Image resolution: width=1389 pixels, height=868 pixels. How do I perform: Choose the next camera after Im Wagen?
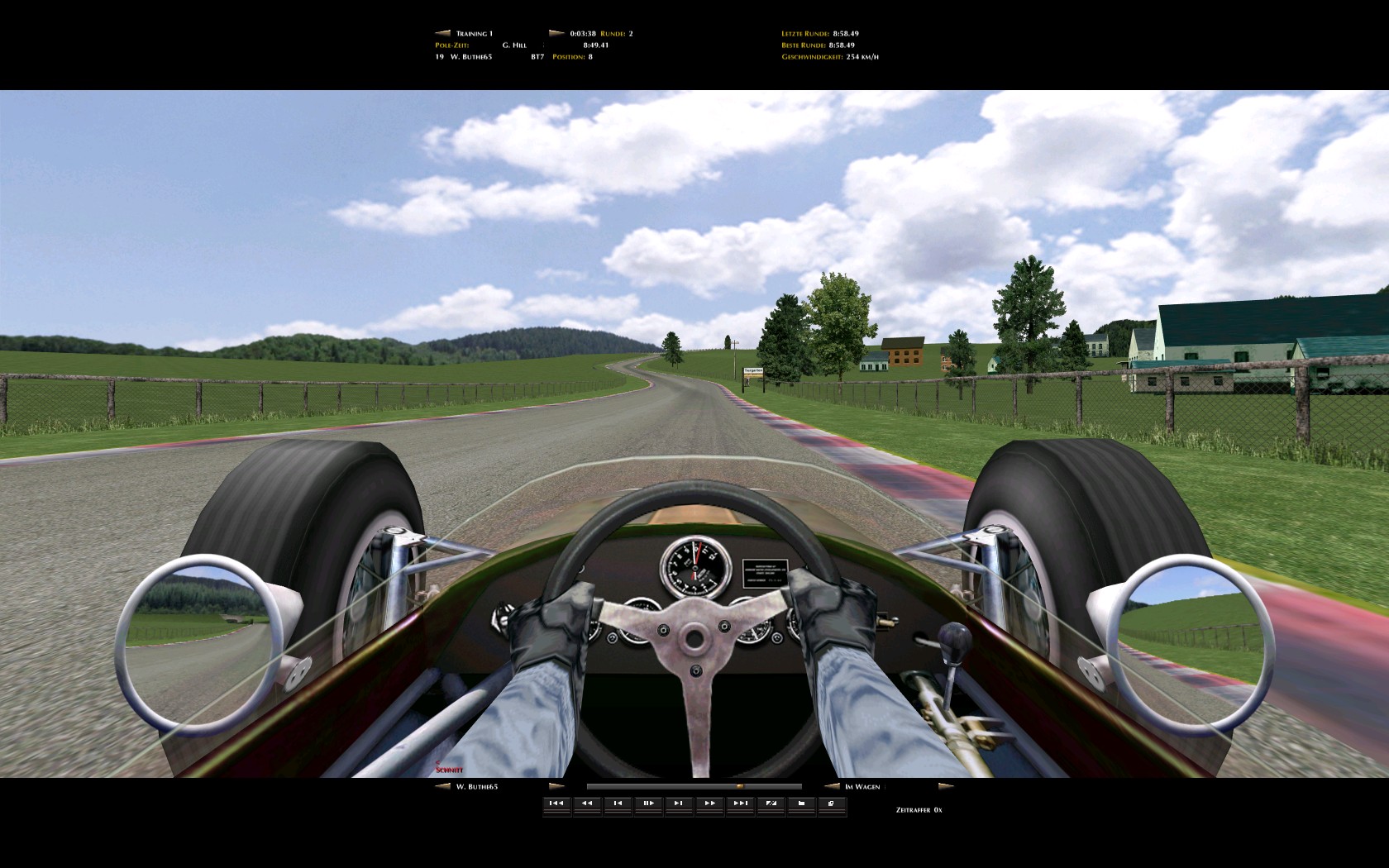947,786
